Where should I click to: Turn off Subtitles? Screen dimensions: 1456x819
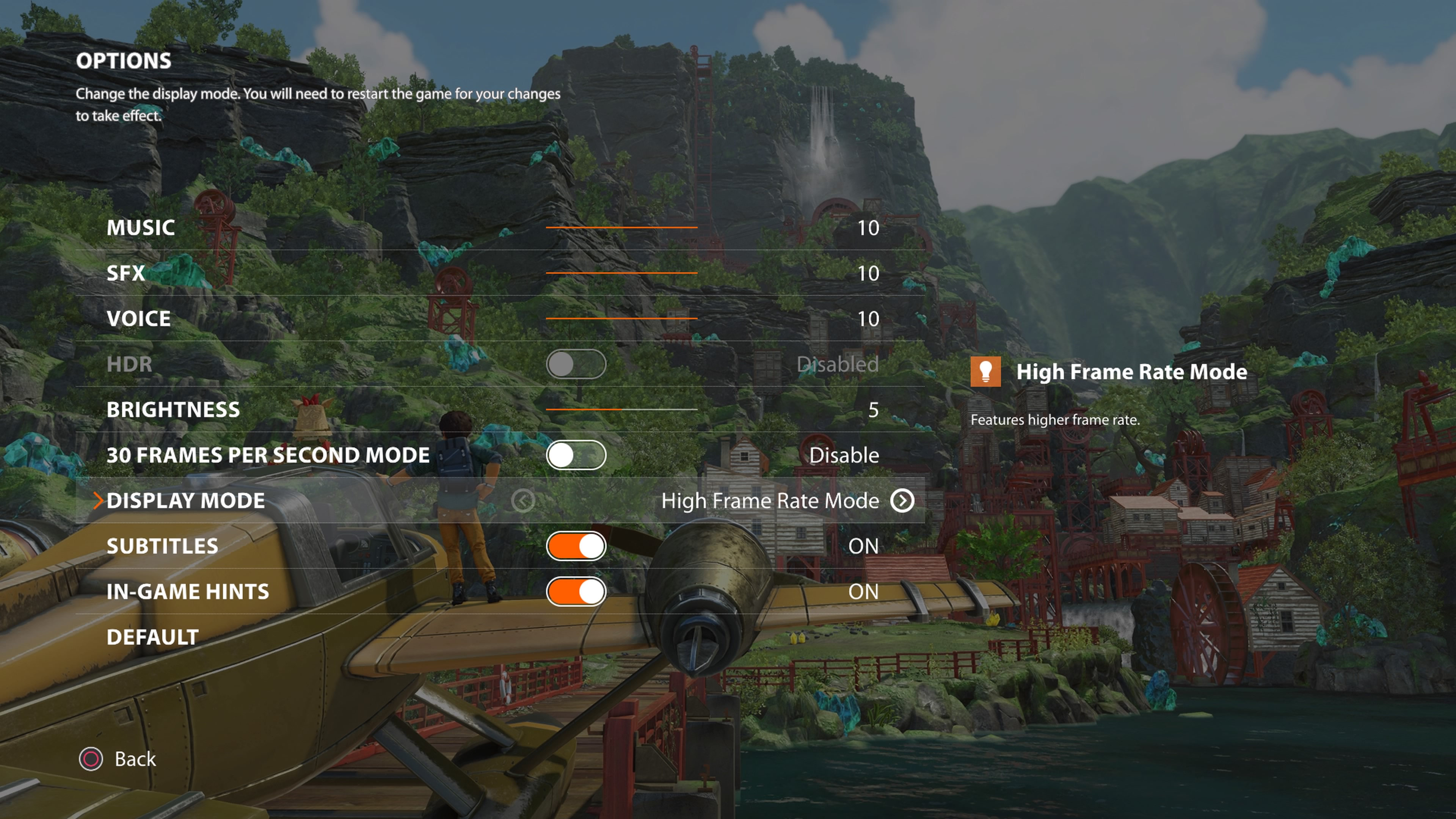pyautogui.click(x=576, y=546)
